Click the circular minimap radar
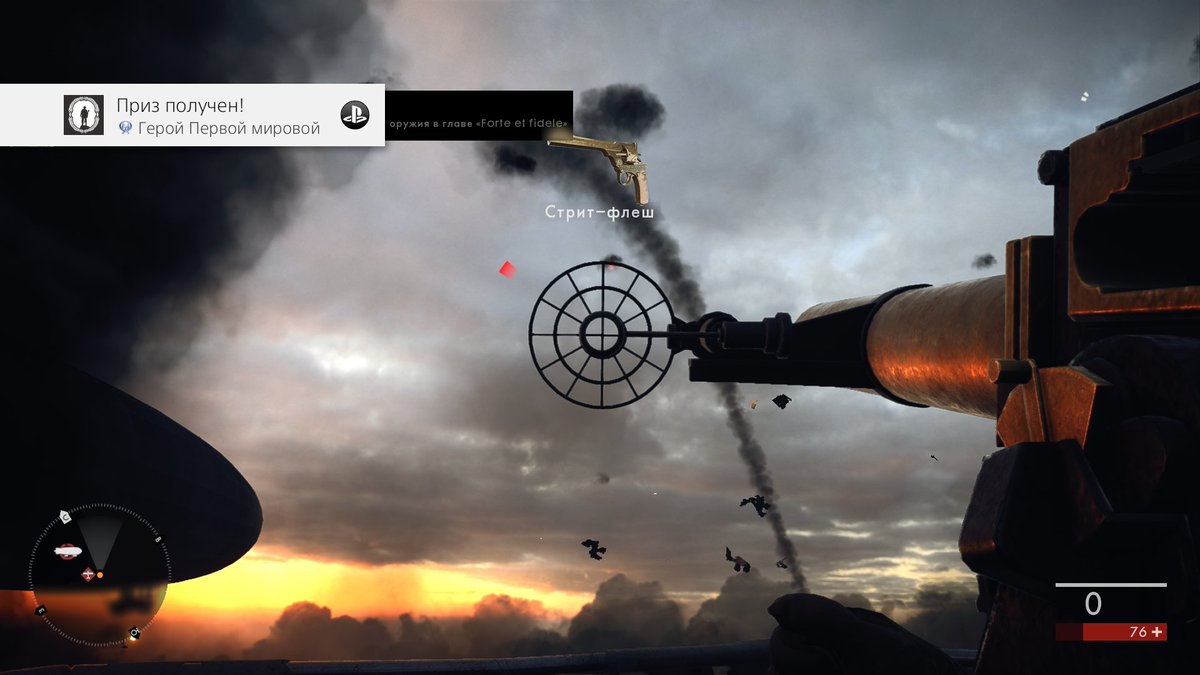The width and height of the screenshot is (1200, 675). click(98, 573)
